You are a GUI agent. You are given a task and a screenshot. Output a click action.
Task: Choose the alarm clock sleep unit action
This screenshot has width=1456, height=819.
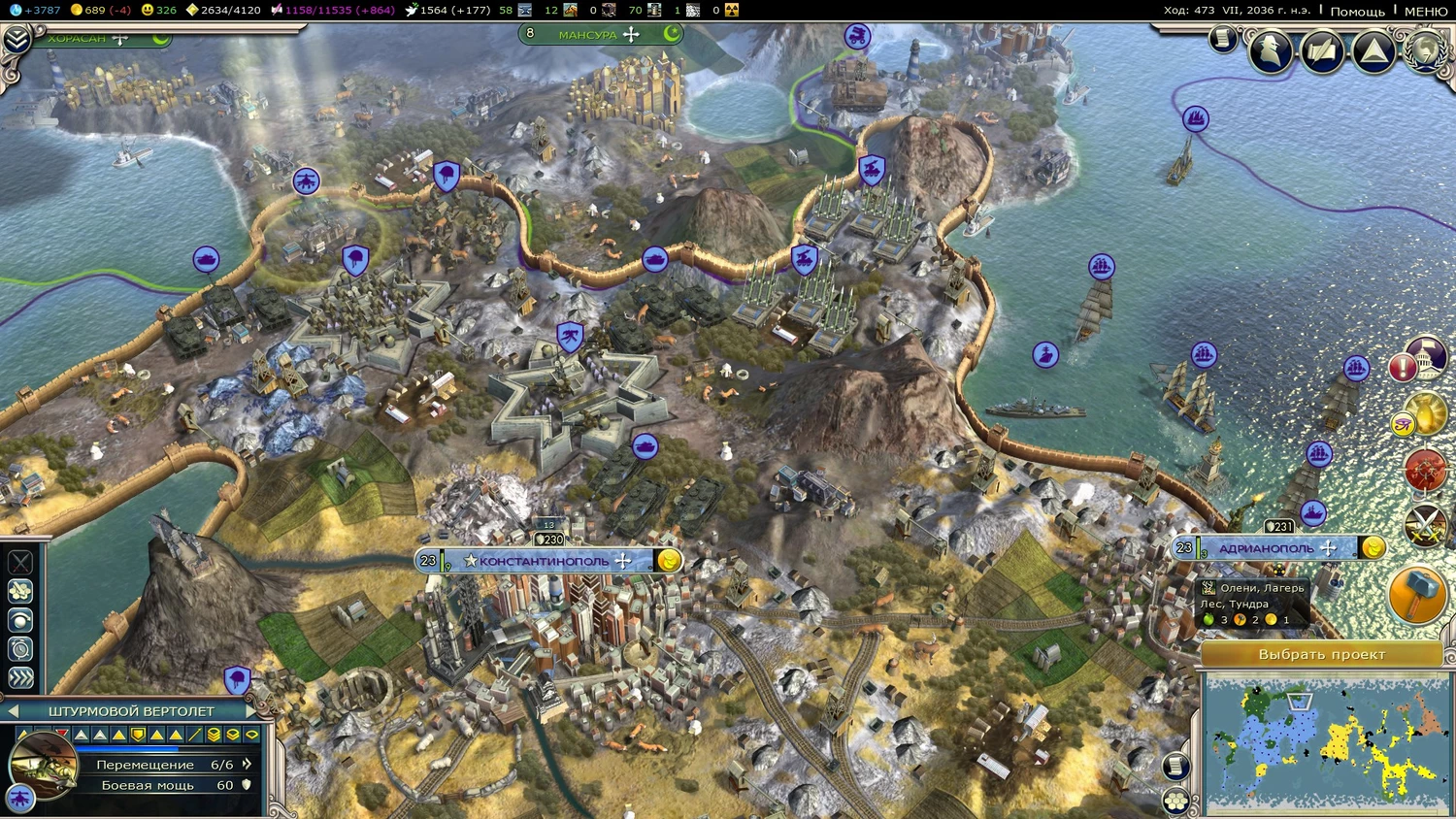point(20,649)
